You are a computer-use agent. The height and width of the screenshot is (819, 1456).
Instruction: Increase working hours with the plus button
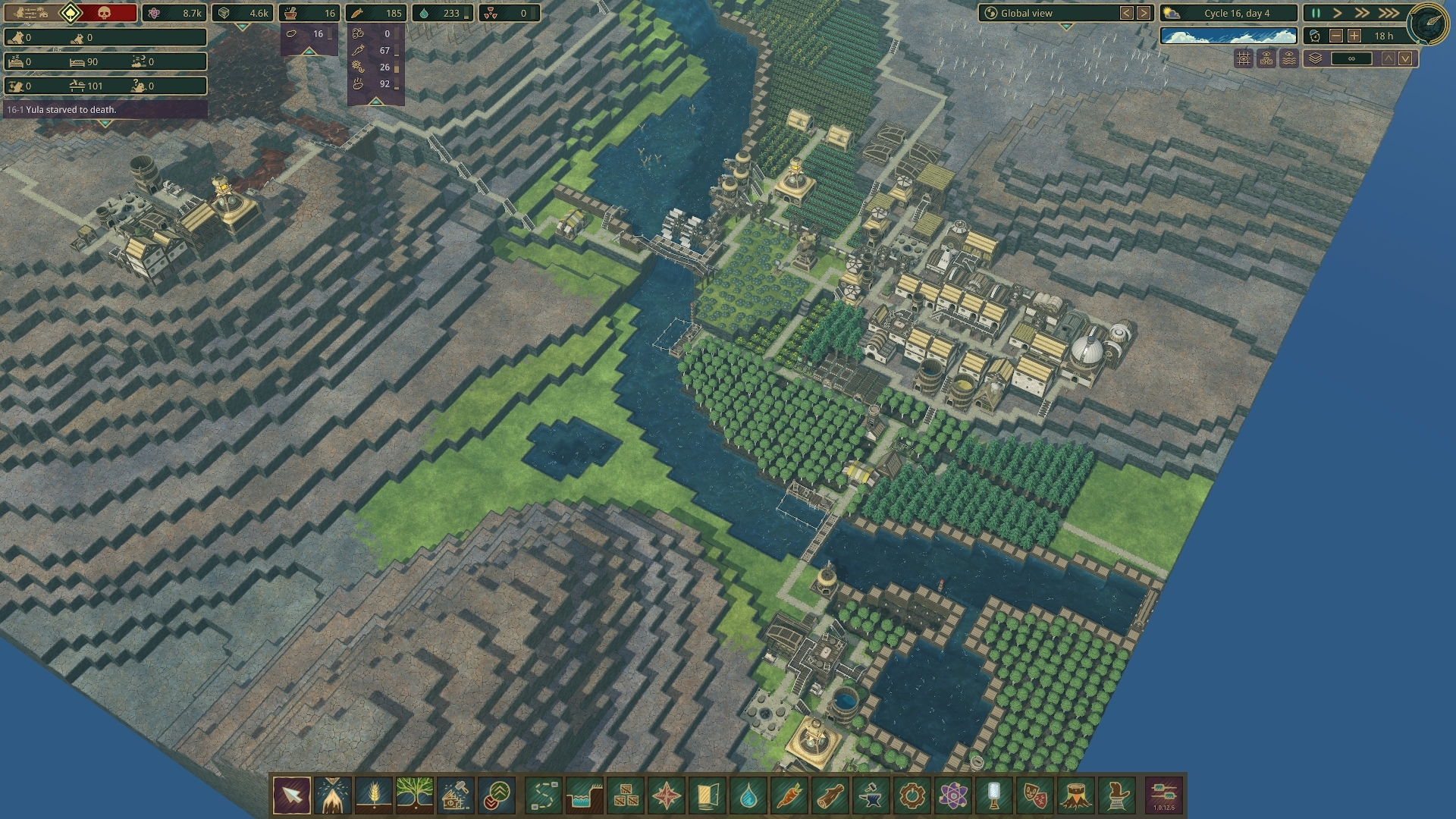point(1354,35)
